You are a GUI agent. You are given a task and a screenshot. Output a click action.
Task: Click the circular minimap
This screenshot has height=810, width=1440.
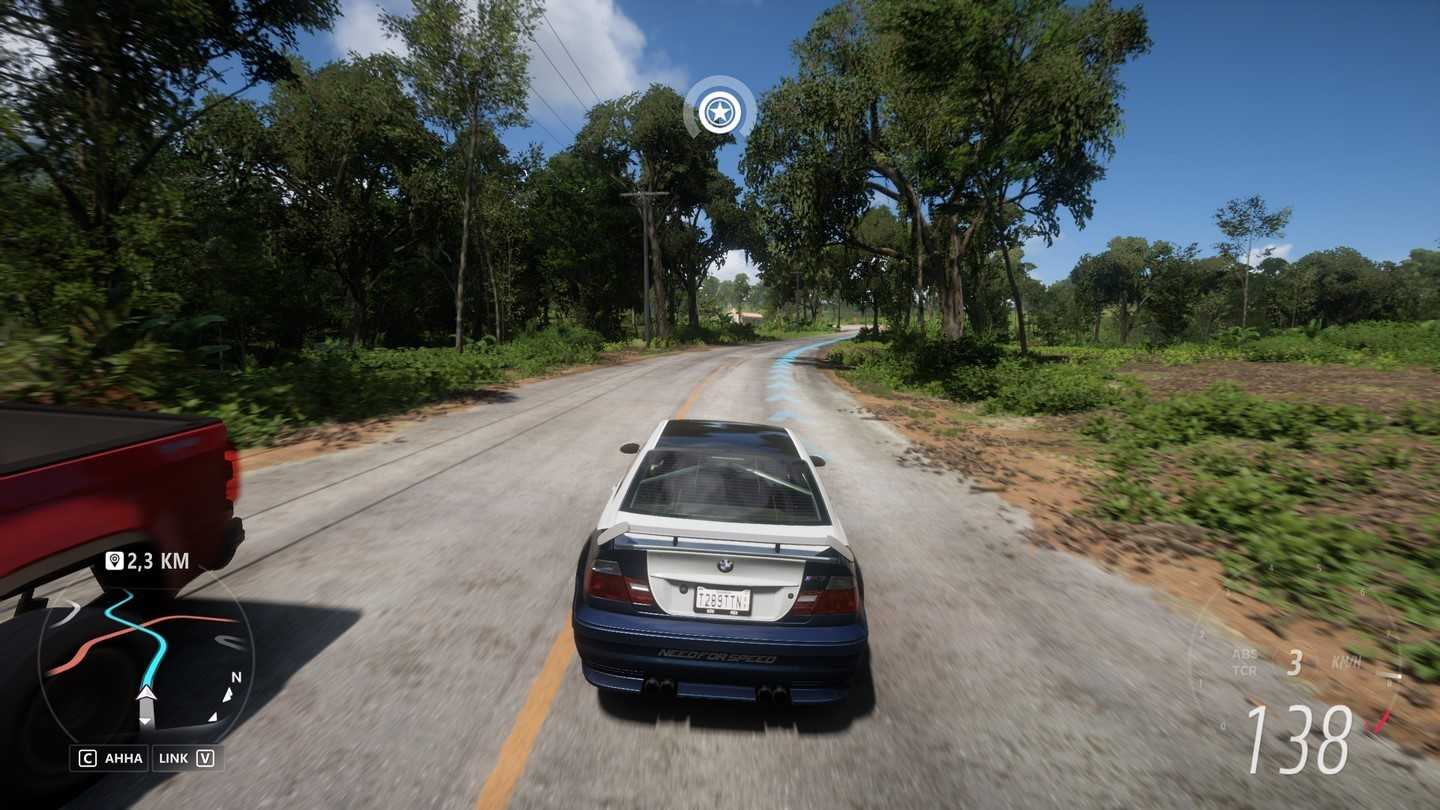pos(146,660)
